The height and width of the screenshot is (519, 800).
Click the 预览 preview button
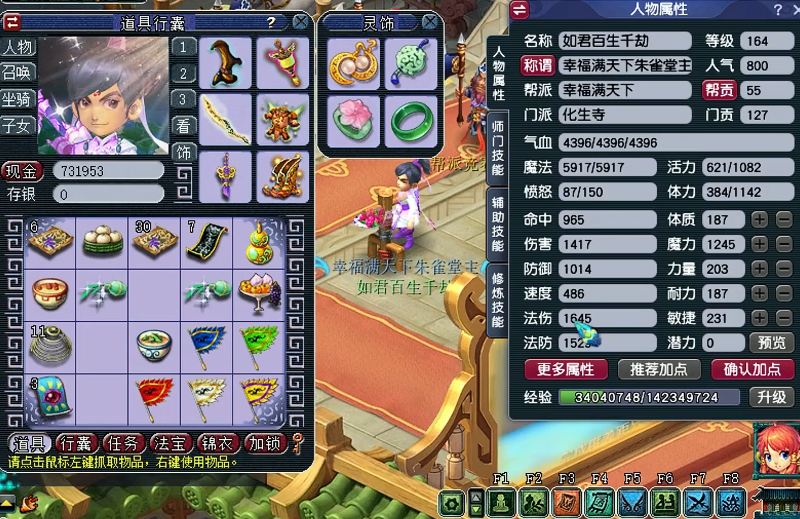tap(771, 343)
